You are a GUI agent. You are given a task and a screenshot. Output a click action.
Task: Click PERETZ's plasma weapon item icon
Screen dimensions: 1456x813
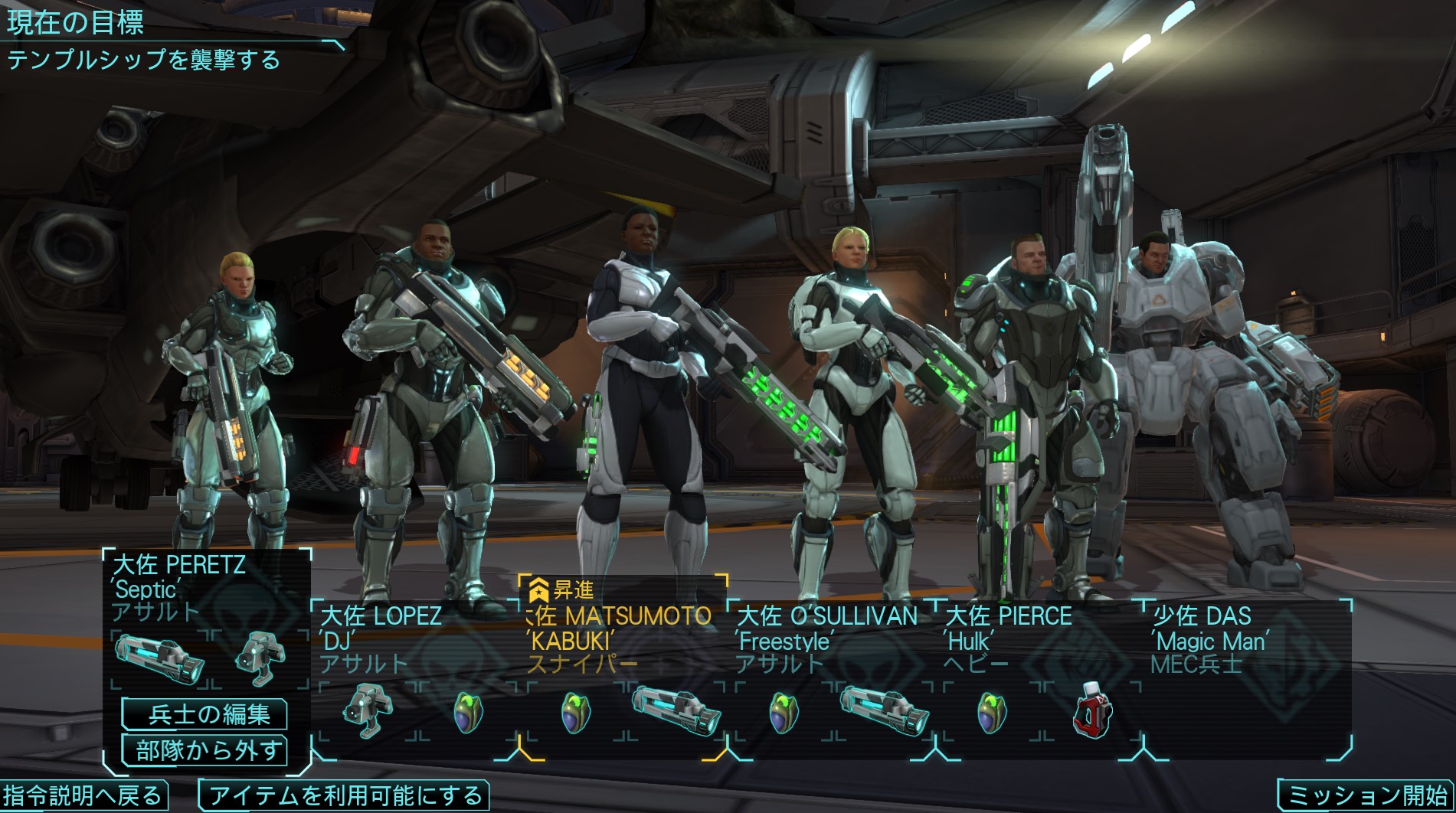[x=159, y=658]
